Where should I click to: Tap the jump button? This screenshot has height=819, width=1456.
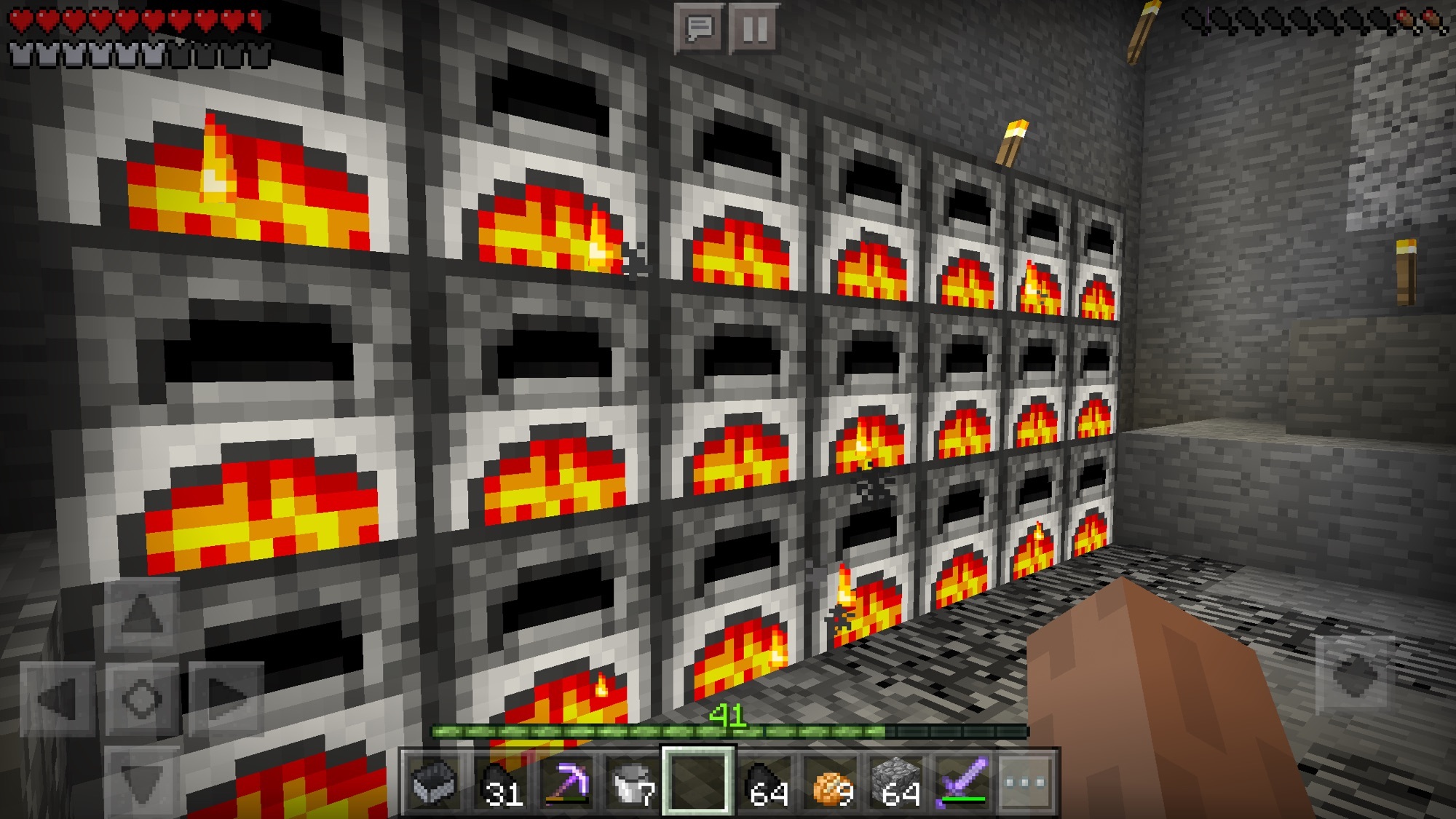tap(1356, 677)
